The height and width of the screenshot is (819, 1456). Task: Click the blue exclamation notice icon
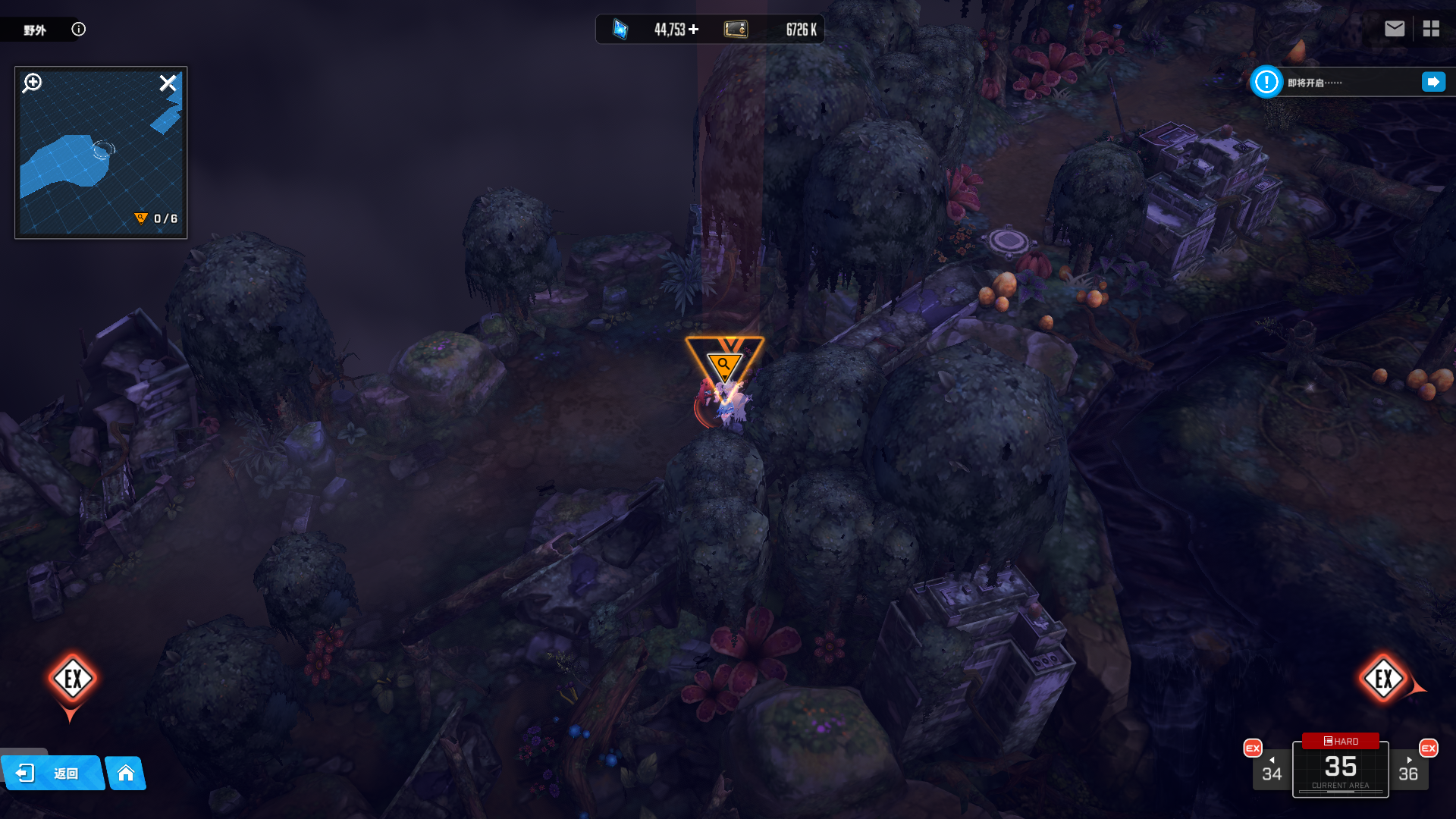(1266, 82)
